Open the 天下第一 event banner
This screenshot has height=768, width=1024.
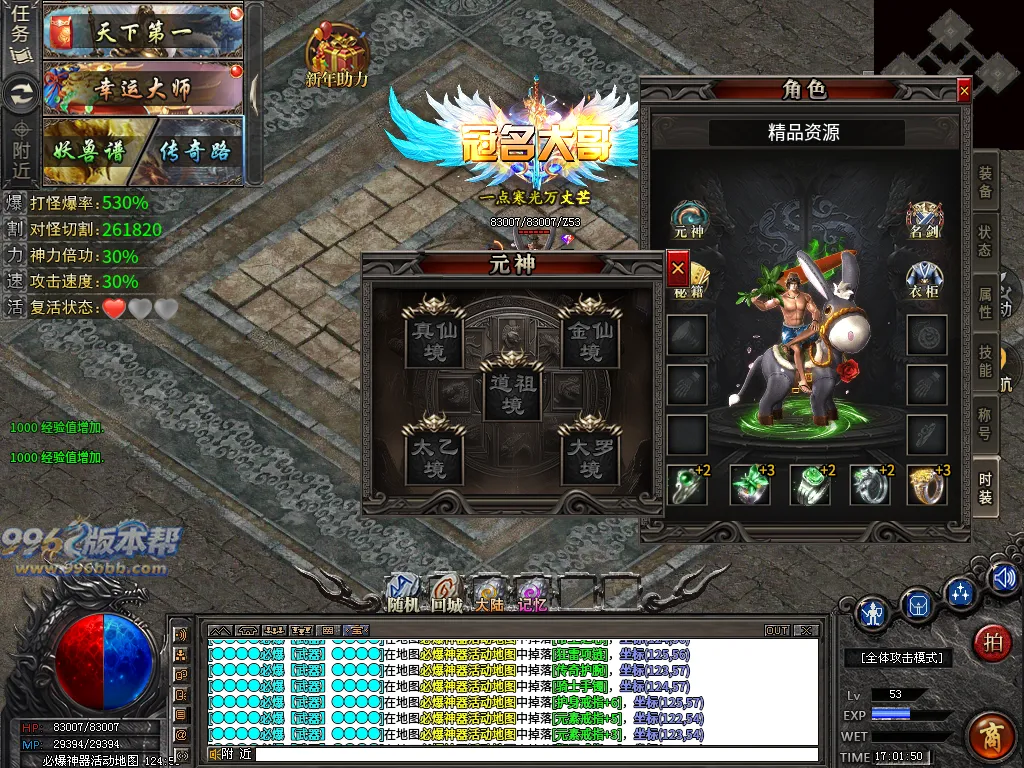click(143, 31)
